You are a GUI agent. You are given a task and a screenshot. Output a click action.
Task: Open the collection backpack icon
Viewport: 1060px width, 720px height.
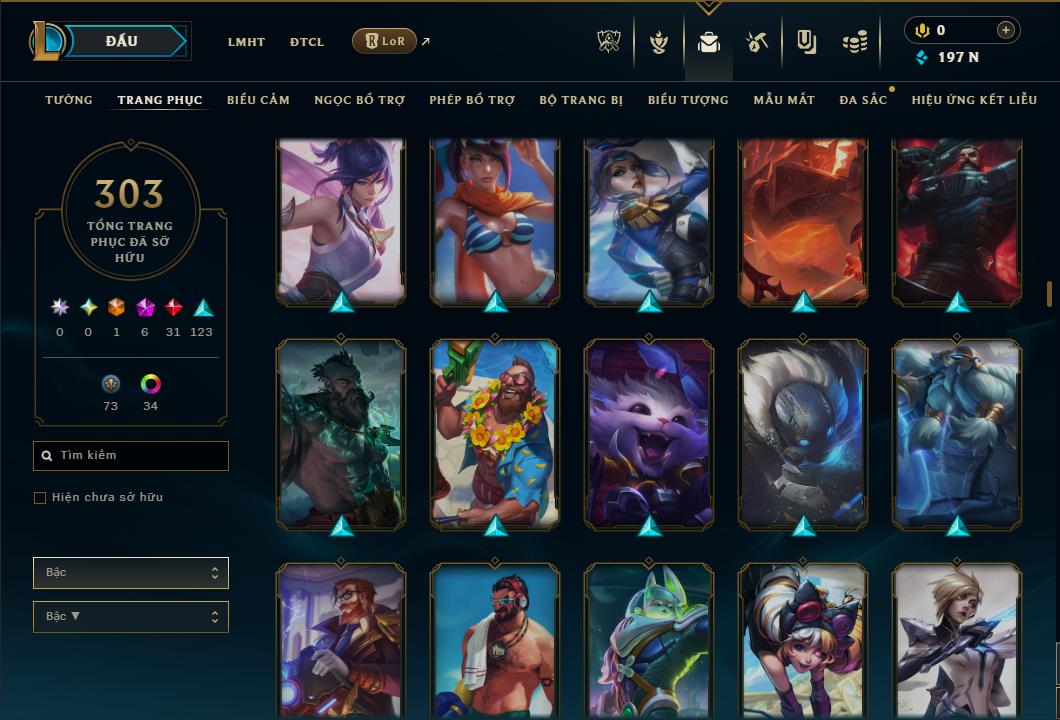click(x=709, y=42)
